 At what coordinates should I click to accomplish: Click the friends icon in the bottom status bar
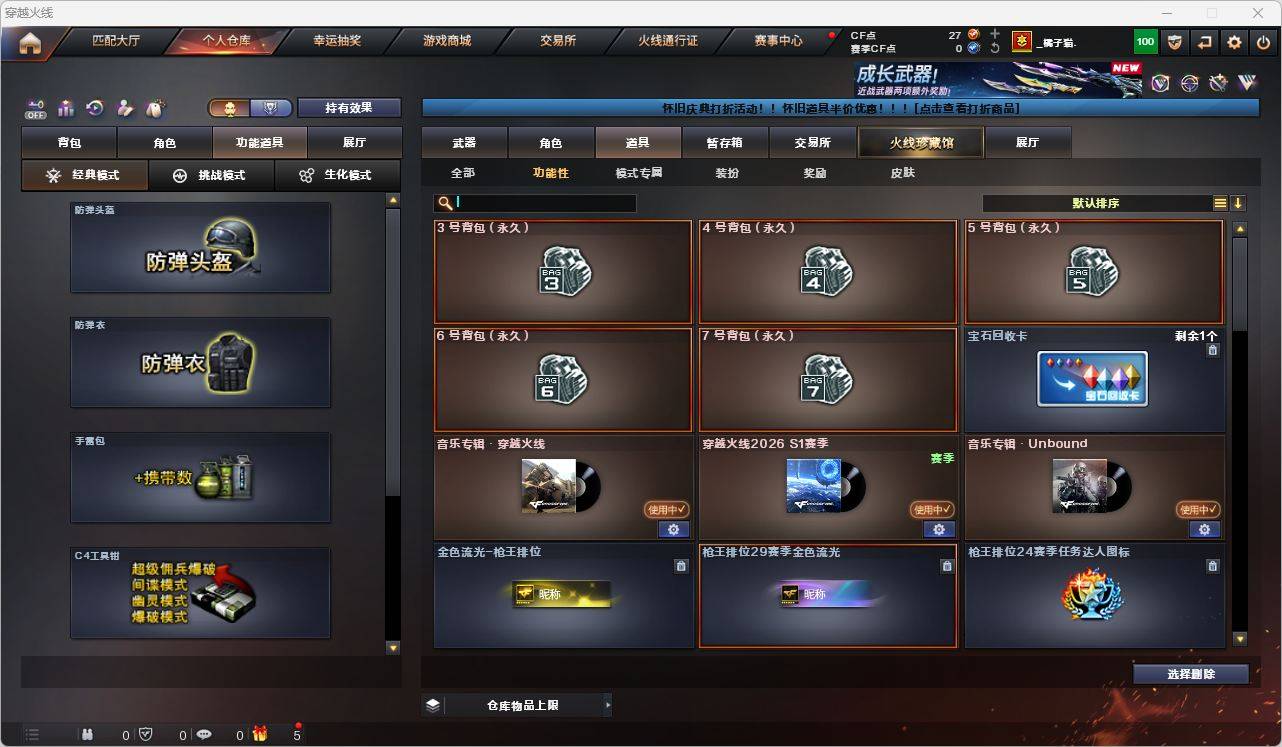click(x=86, y=734)
